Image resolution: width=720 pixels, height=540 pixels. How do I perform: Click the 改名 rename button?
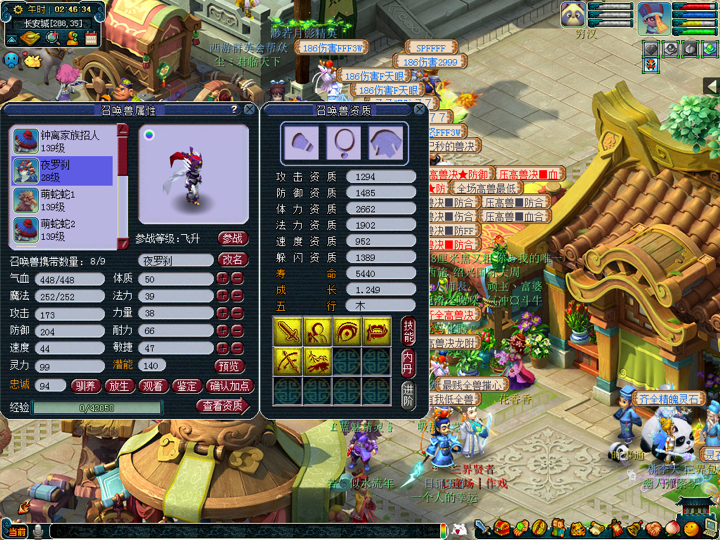pos(233,260)
